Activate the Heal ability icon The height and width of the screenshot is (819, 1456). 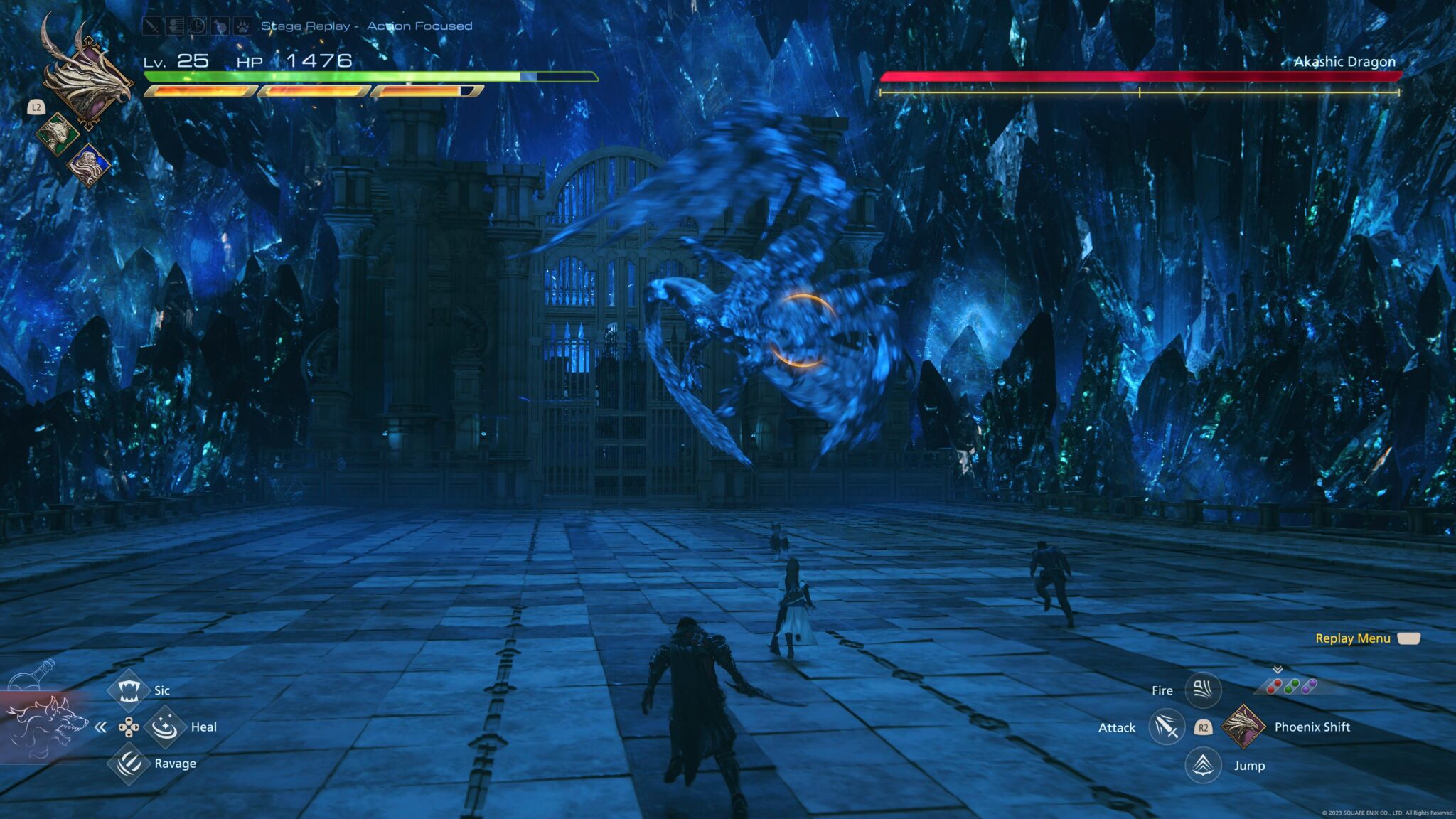[x=165, y=728]
